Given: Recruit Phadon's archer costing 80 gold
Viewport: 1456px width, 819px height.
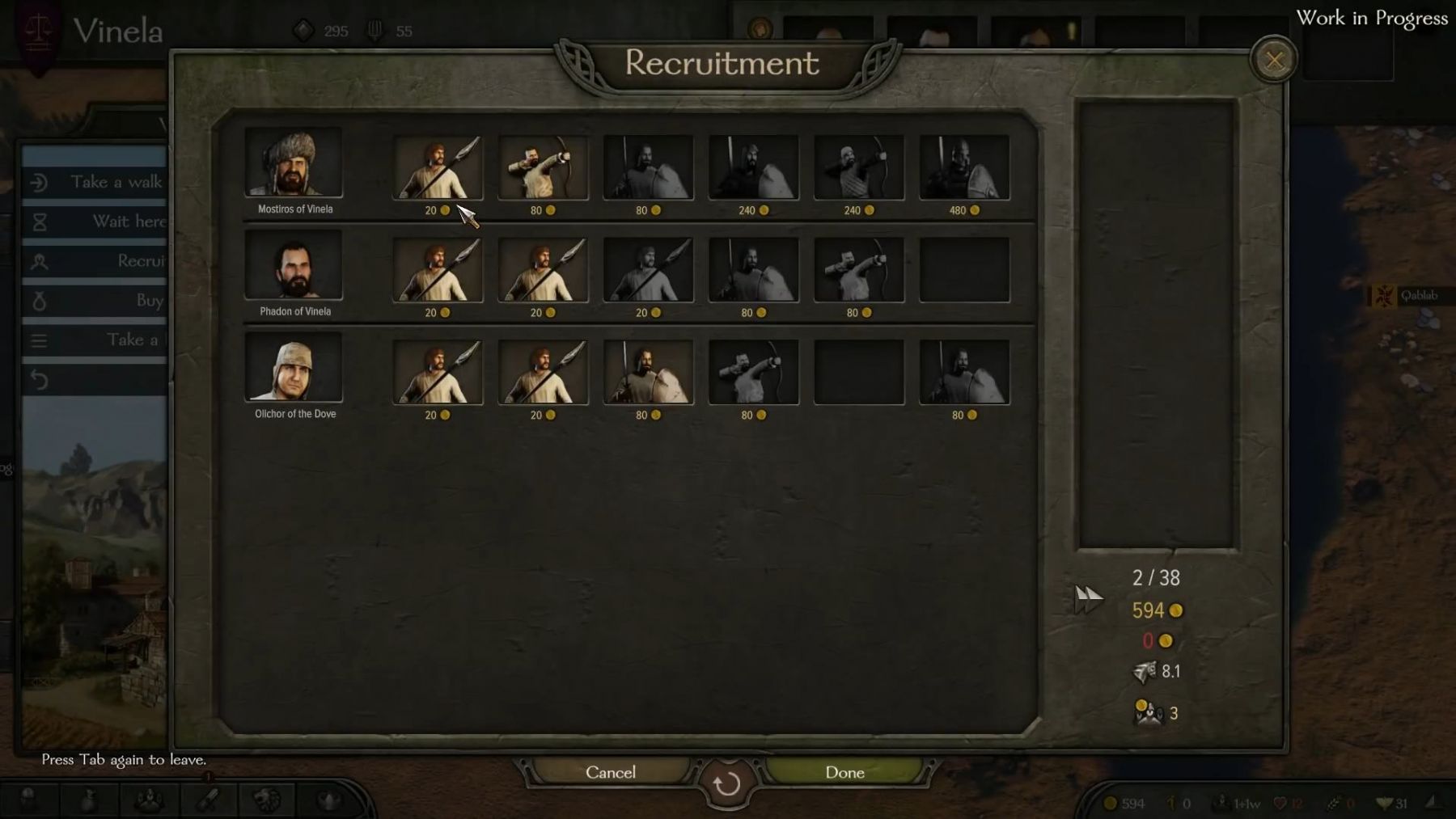Looking at the screenshot, I should (x=859, y=270).
